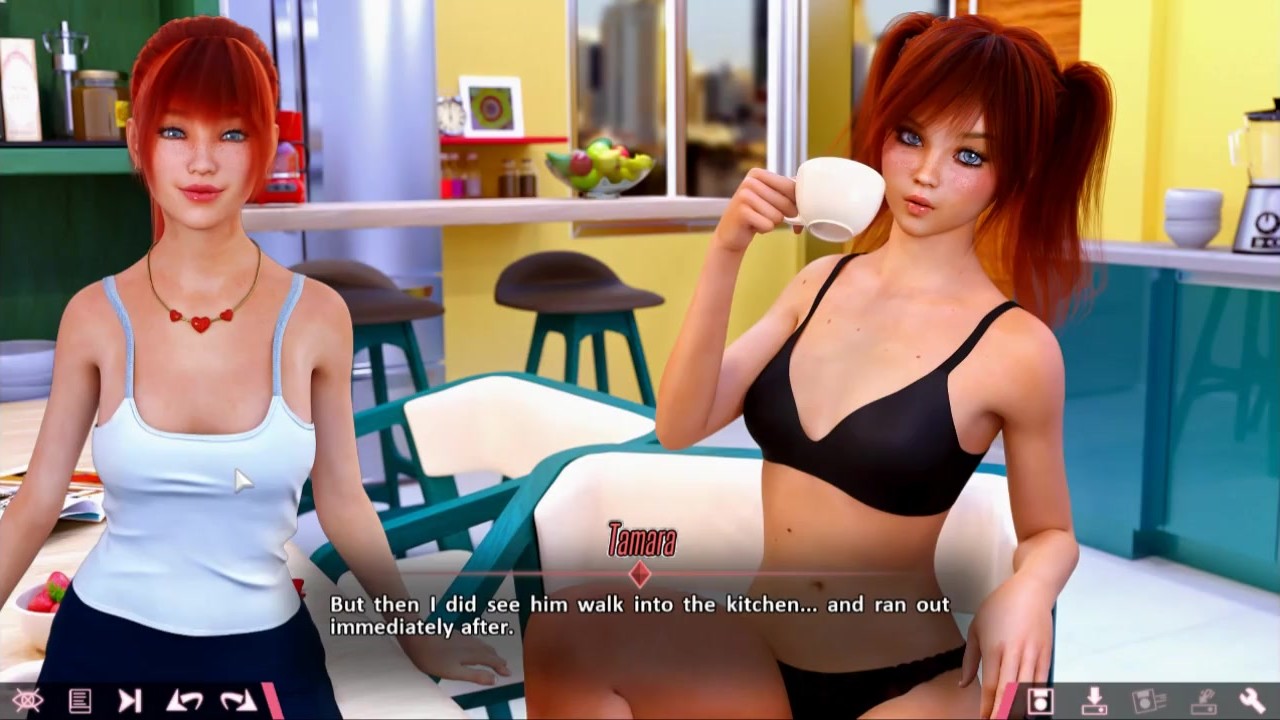The width and height of the screenshot is (1280, 720).
Task: Quick load with the download arrow icon
Action: [x=1095, y=700]
